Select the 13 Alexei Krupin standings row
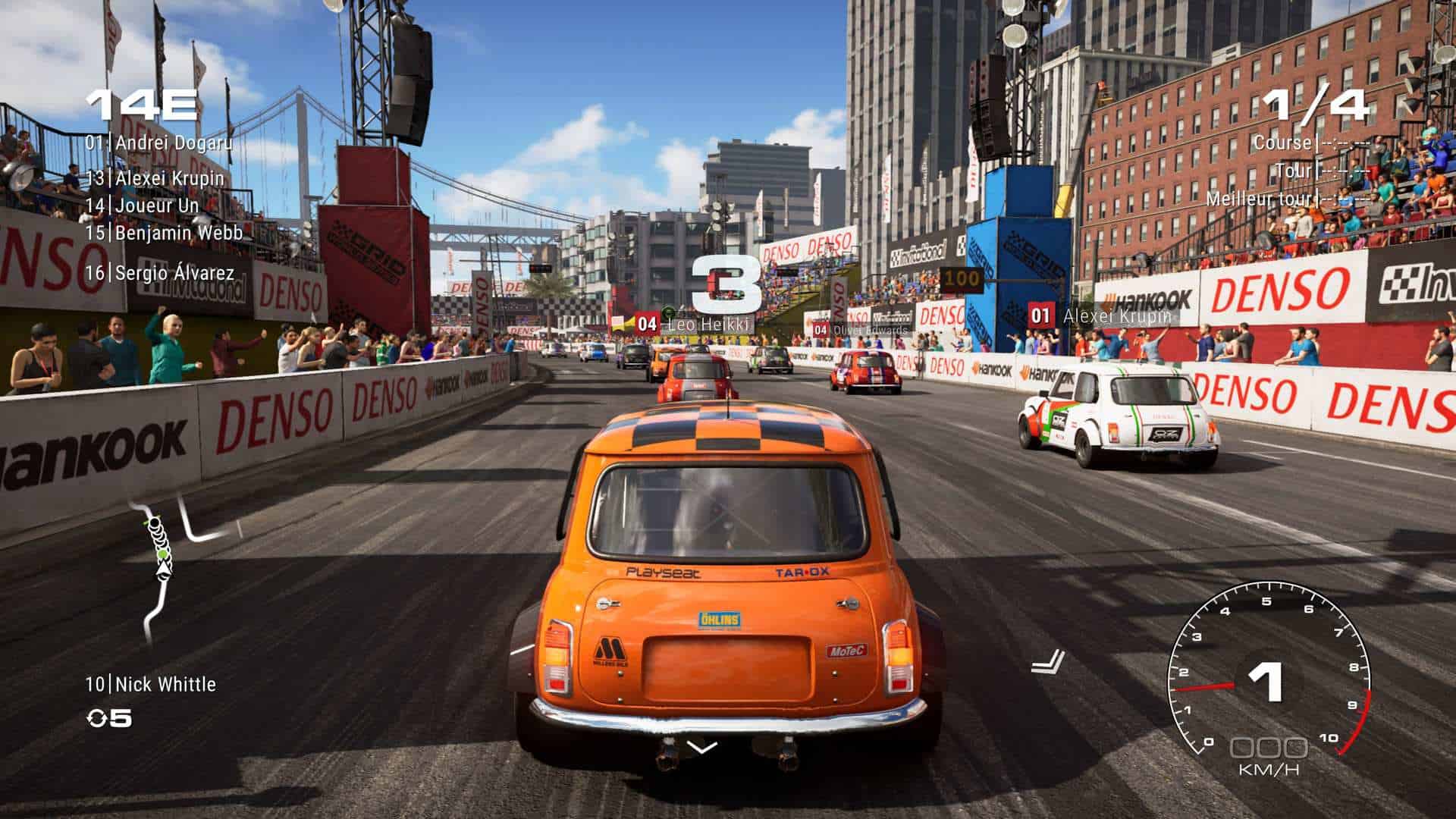Viewport: 1456px width, 819px height. click(x=155, y=179)
